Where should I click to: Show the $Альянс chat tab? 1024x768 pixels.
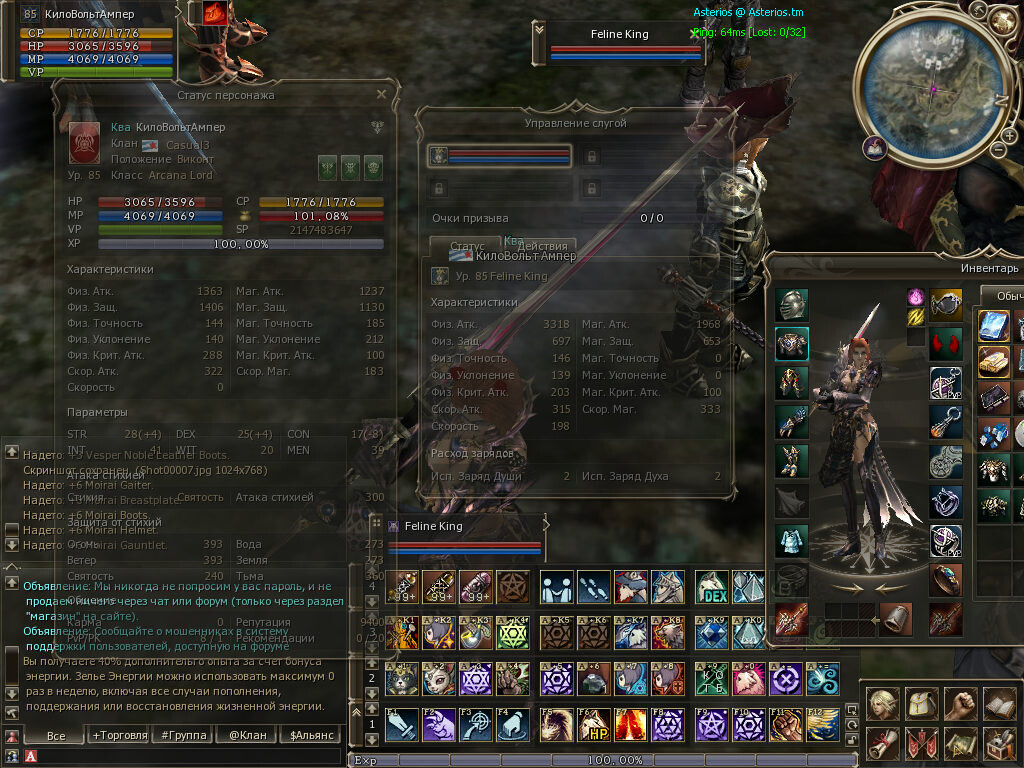click(x=311, y=735)
